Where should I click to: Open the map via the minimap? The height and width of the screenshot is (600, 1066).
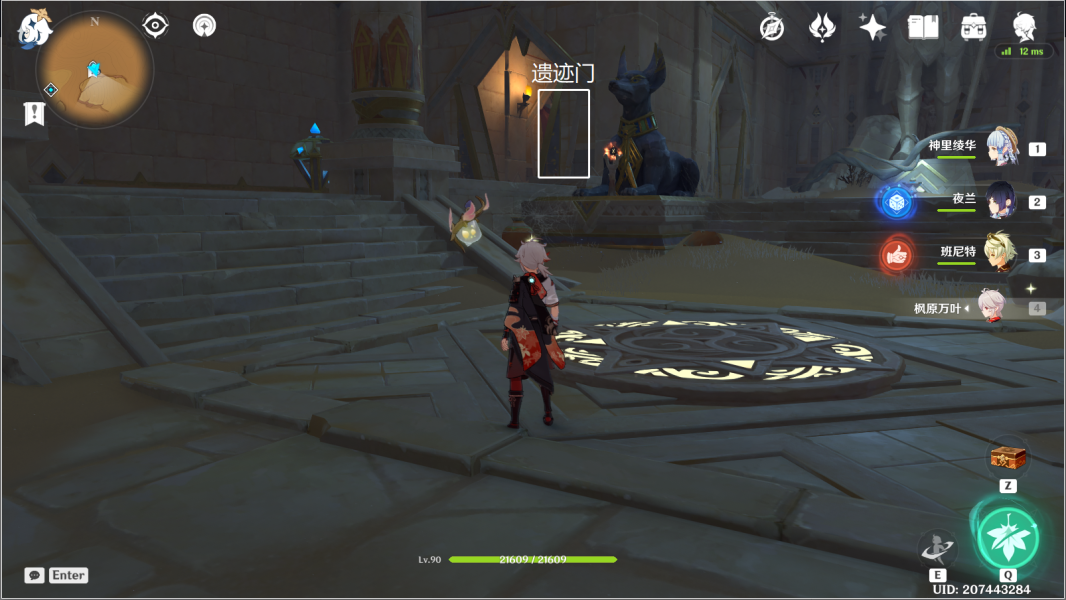[x=95, y=70]
